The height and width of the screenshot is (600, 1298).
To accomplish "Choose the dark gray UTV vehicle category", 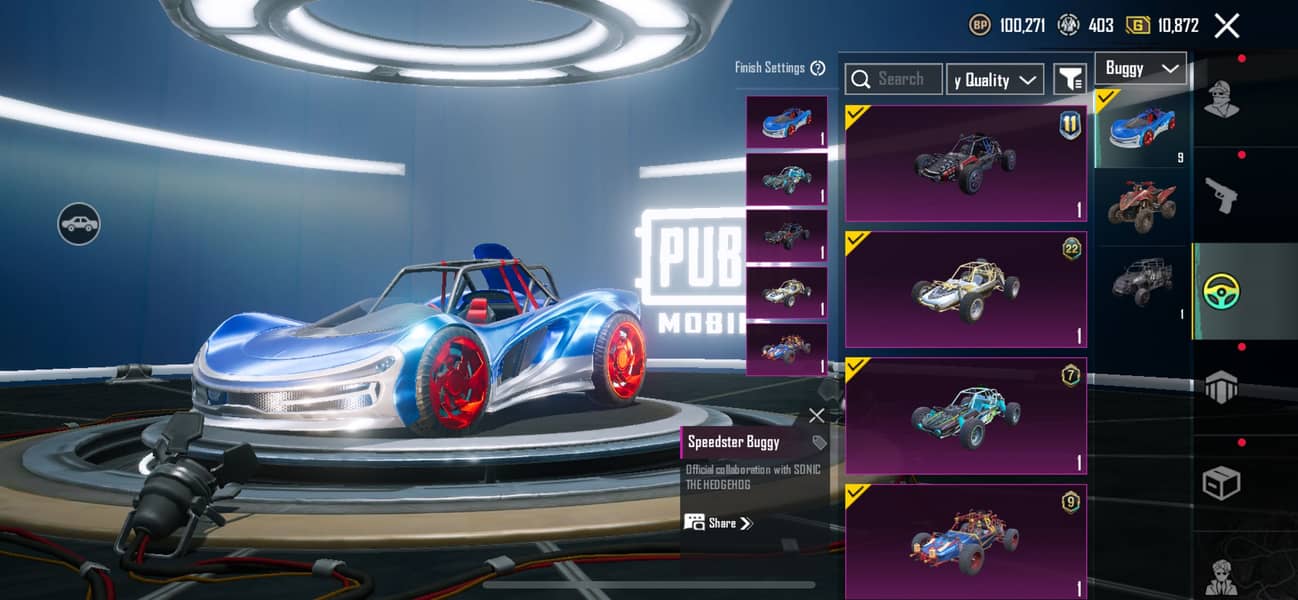I will point(1141,281).
